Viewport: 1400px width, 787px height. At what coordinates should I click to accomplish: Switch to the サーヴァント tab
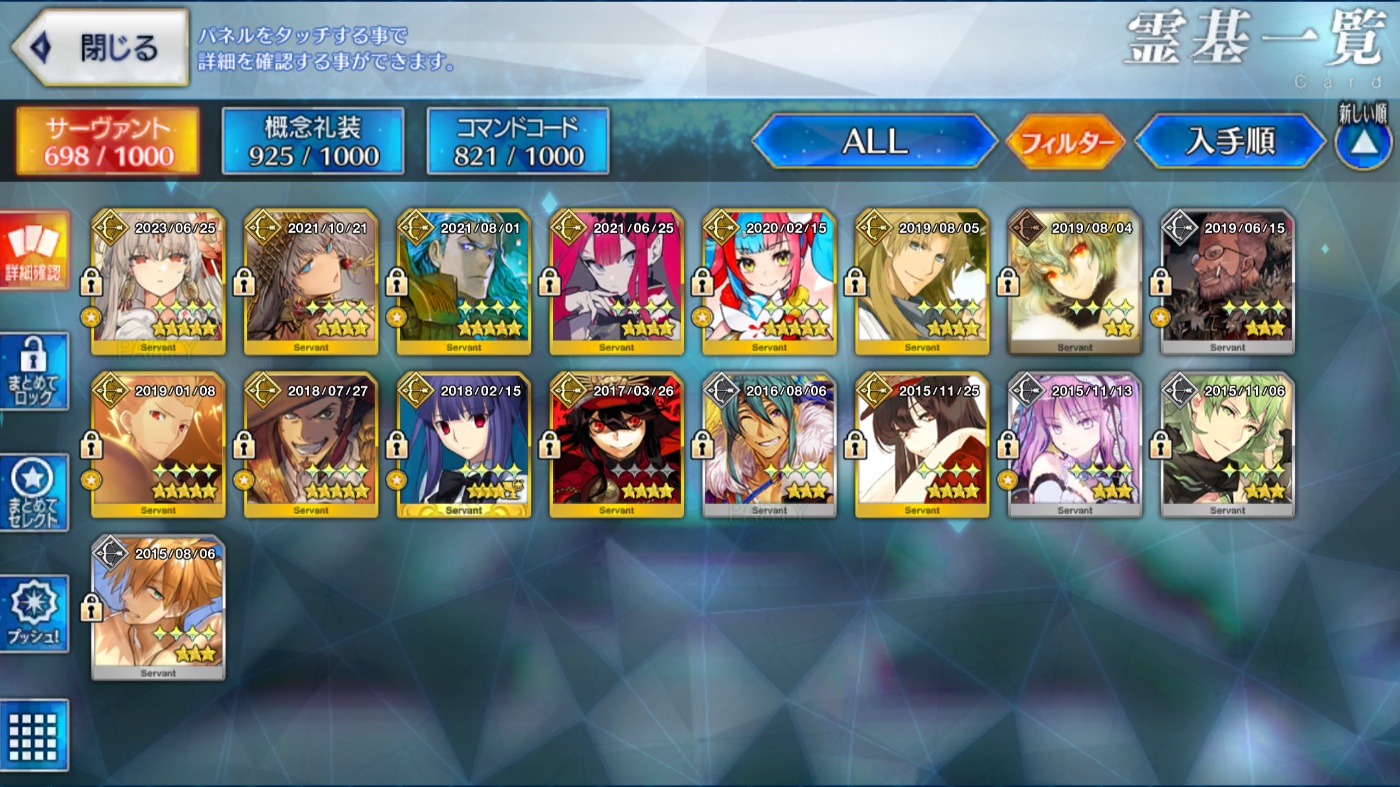pos(108,141)
